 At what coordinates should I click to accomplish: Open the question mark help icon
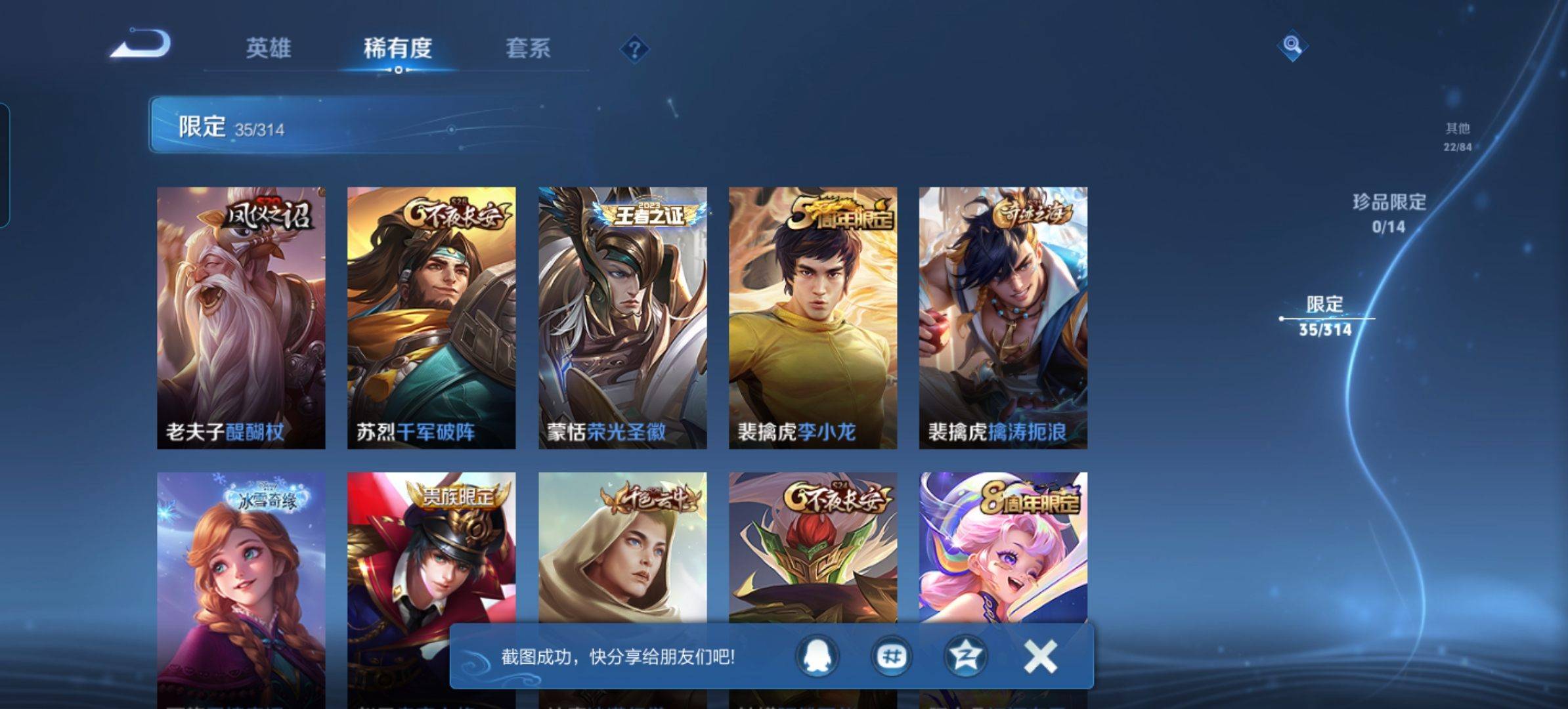pos(634,49)
